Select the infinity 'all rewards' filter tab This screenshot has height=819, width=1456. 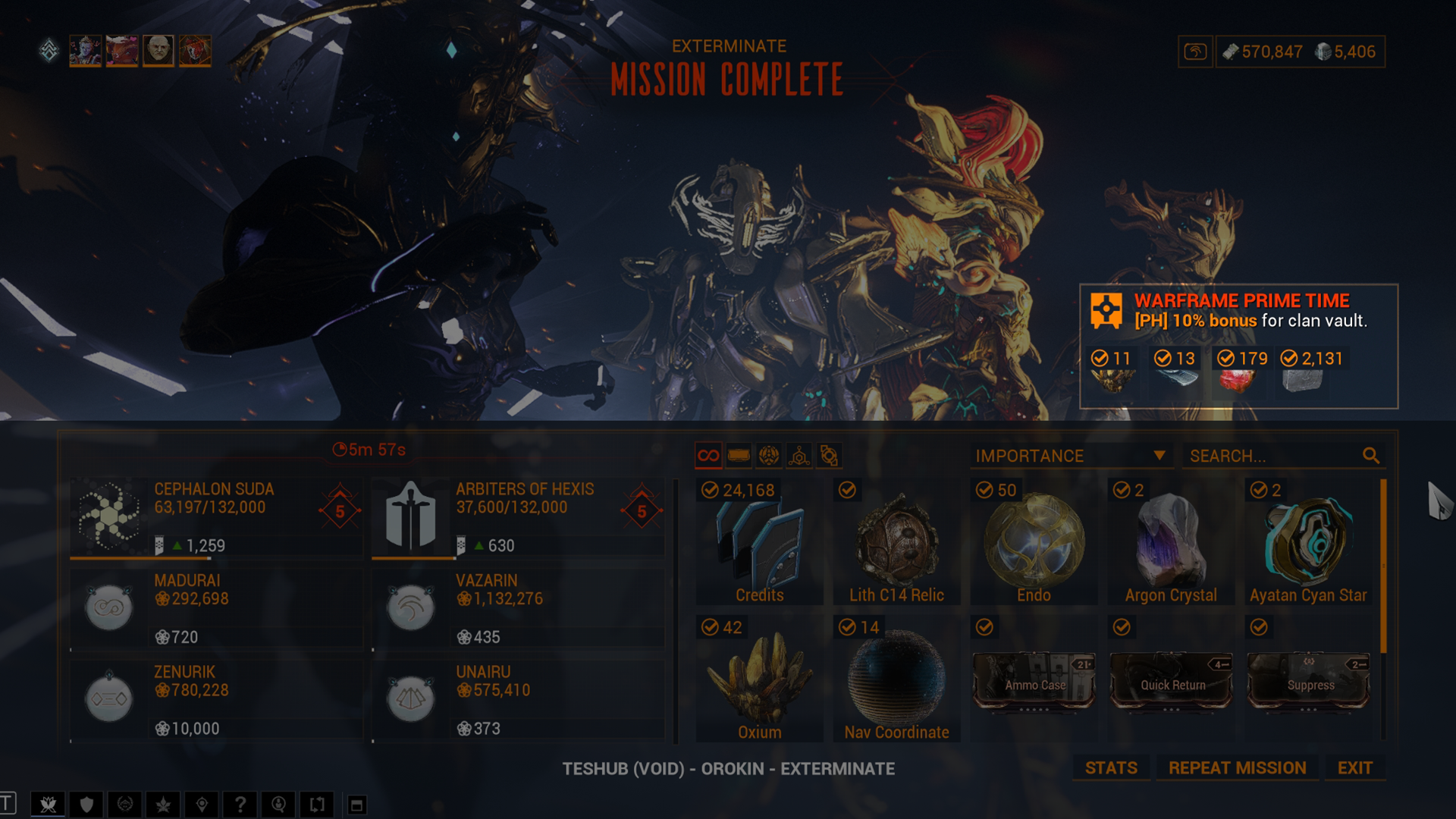pyautogui.click(x=708, y=456)
